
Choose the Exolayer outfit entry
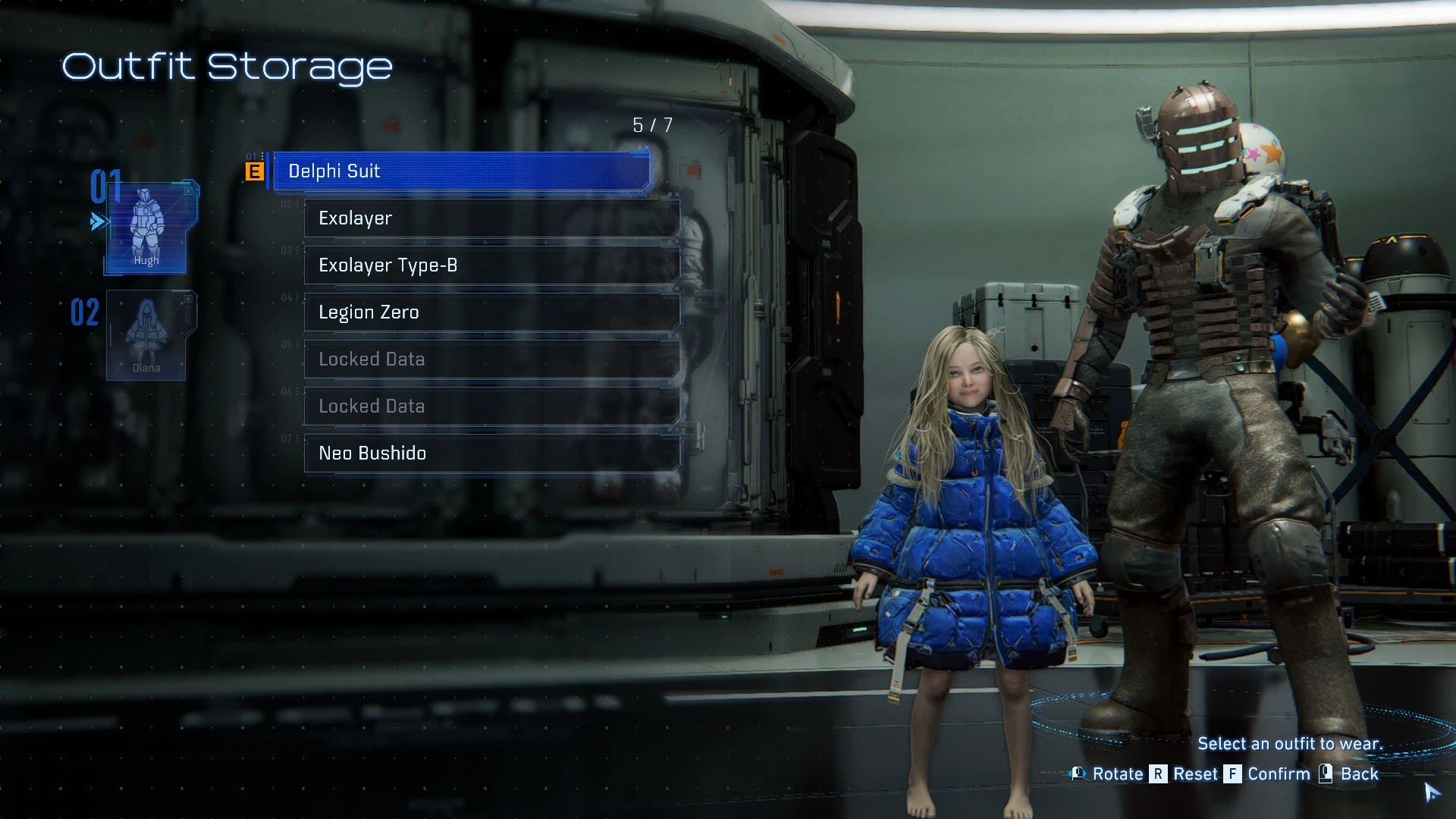click(x=491, y=218)
